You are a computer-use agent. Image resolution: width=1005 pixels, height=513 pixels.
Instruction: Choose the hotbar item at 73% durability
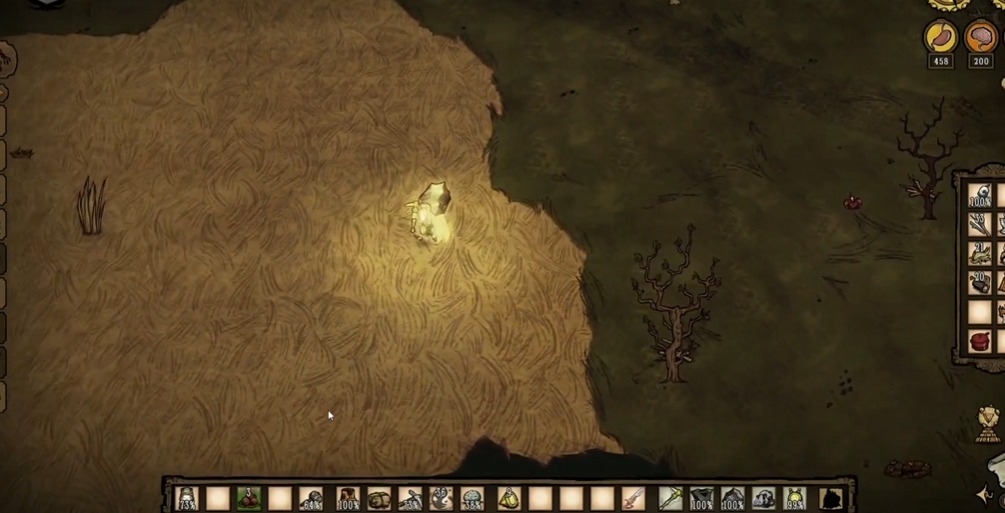[x=187, y=497]
